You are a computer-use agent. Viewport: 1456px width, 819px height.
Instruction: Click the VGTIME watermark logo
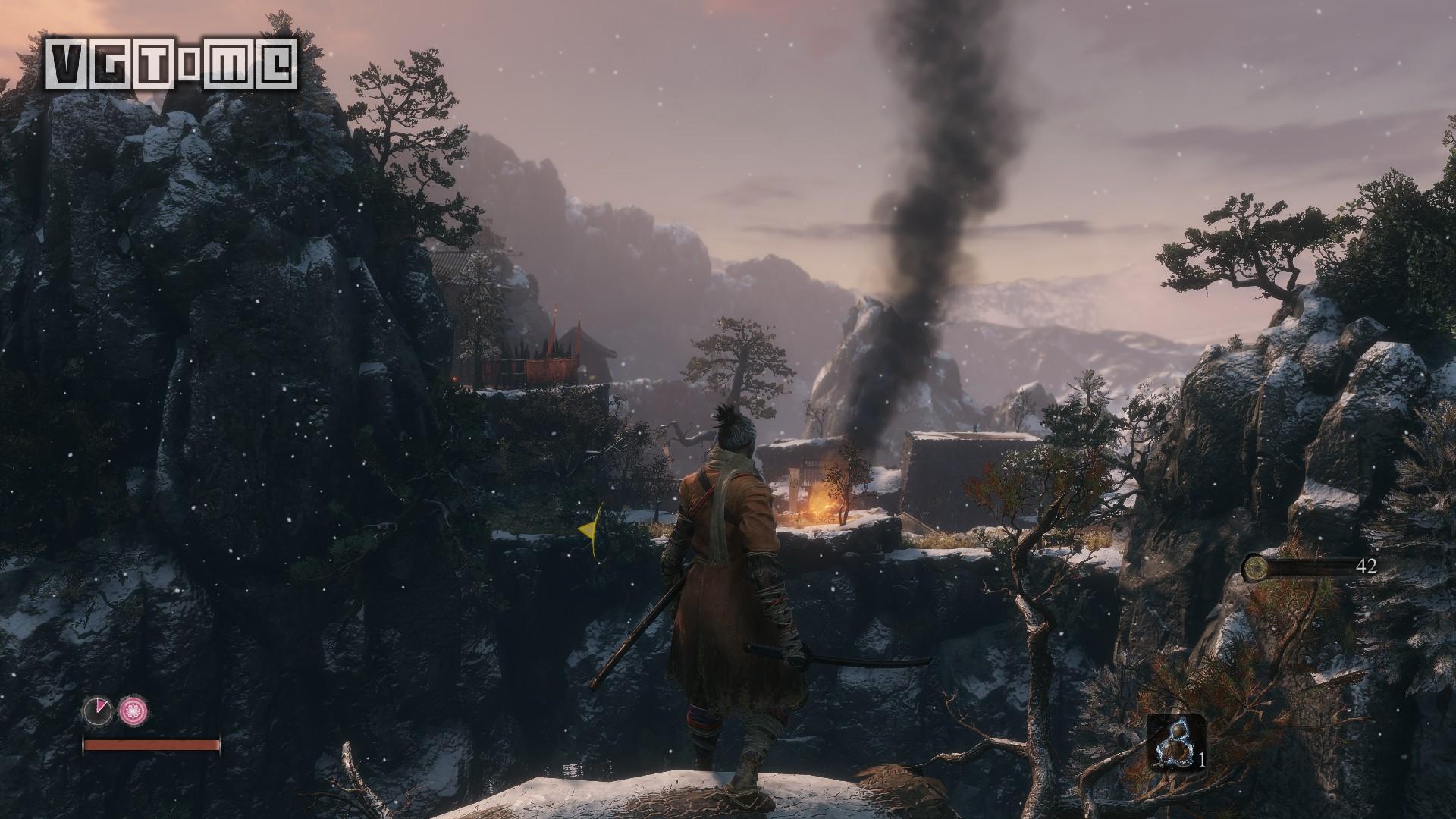pos(170,64)
